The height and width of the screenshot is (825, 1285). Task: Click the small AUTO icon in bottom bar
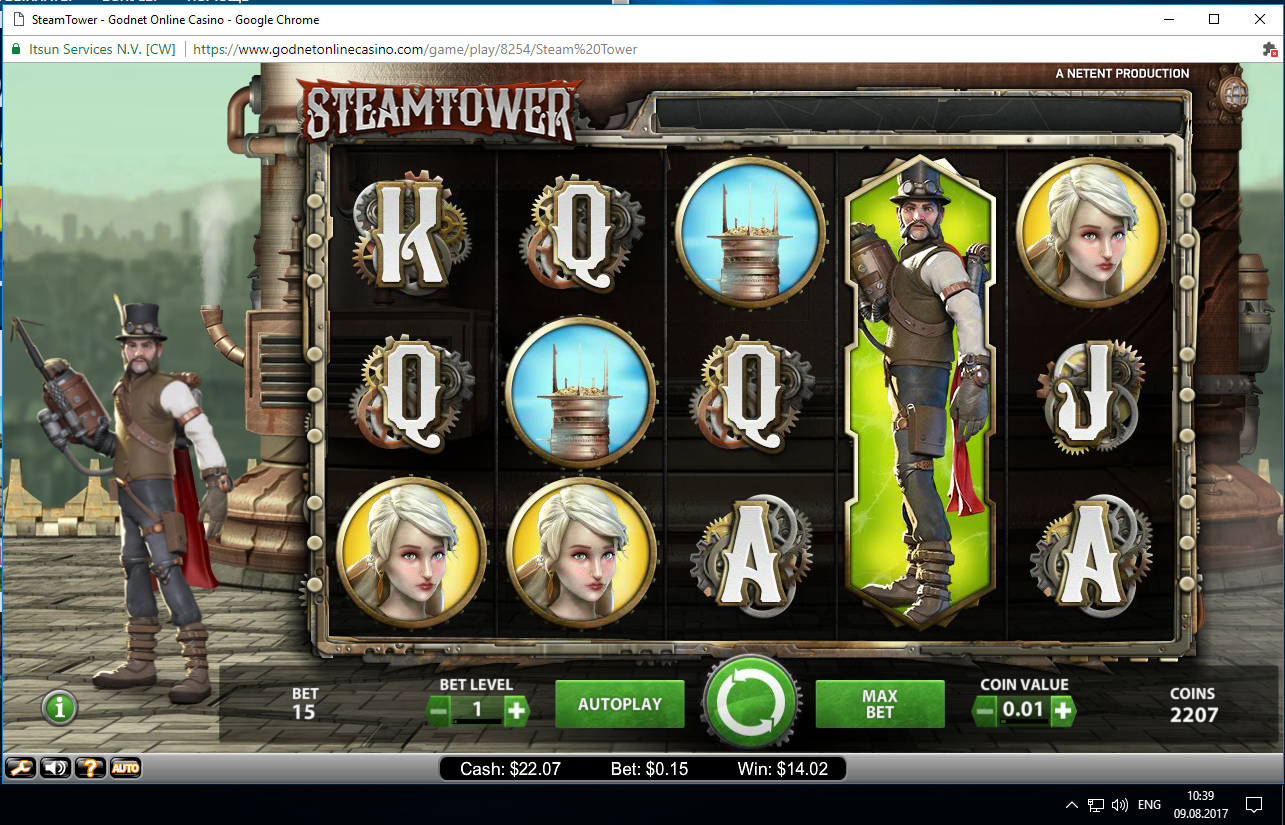[x=125, y=768]
